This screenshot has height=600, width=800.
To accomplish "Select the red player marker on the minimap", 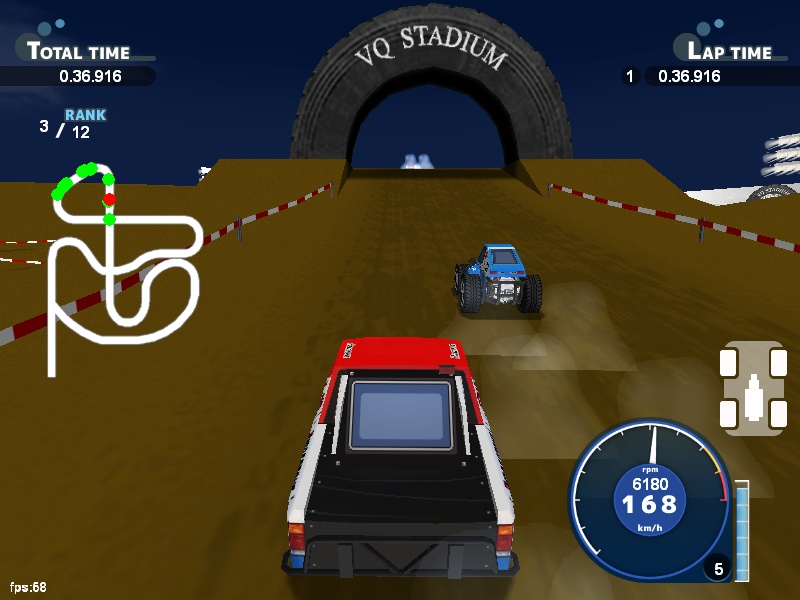I will pos(108,199).
